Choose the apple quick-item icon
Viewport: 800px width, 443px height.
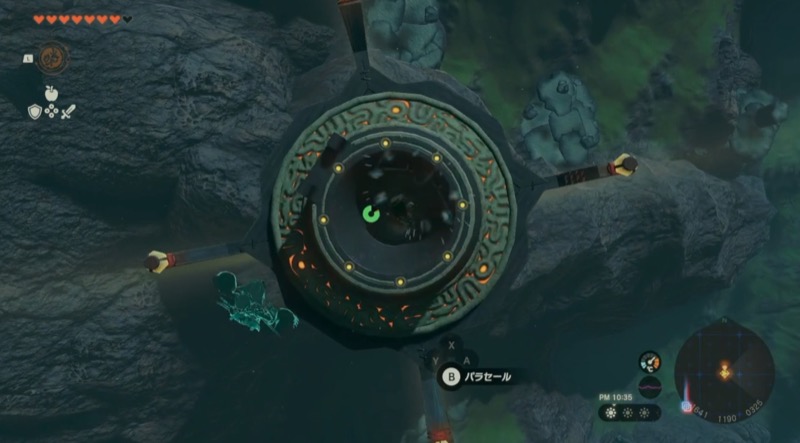click(x=52, y=94)
